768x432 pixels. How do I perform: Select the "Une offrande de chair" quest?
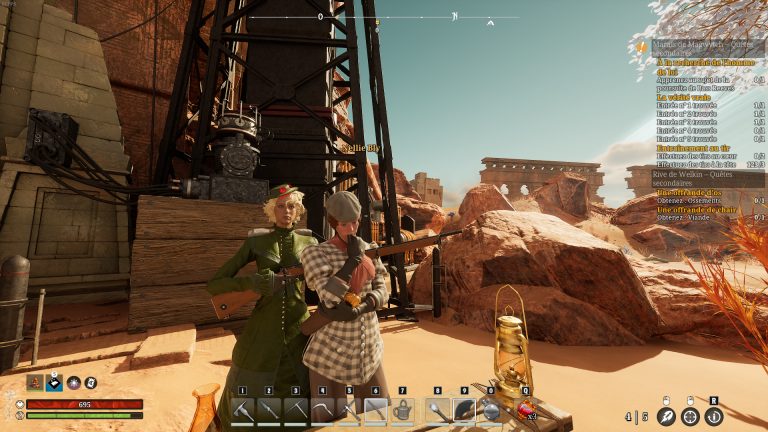698,209
